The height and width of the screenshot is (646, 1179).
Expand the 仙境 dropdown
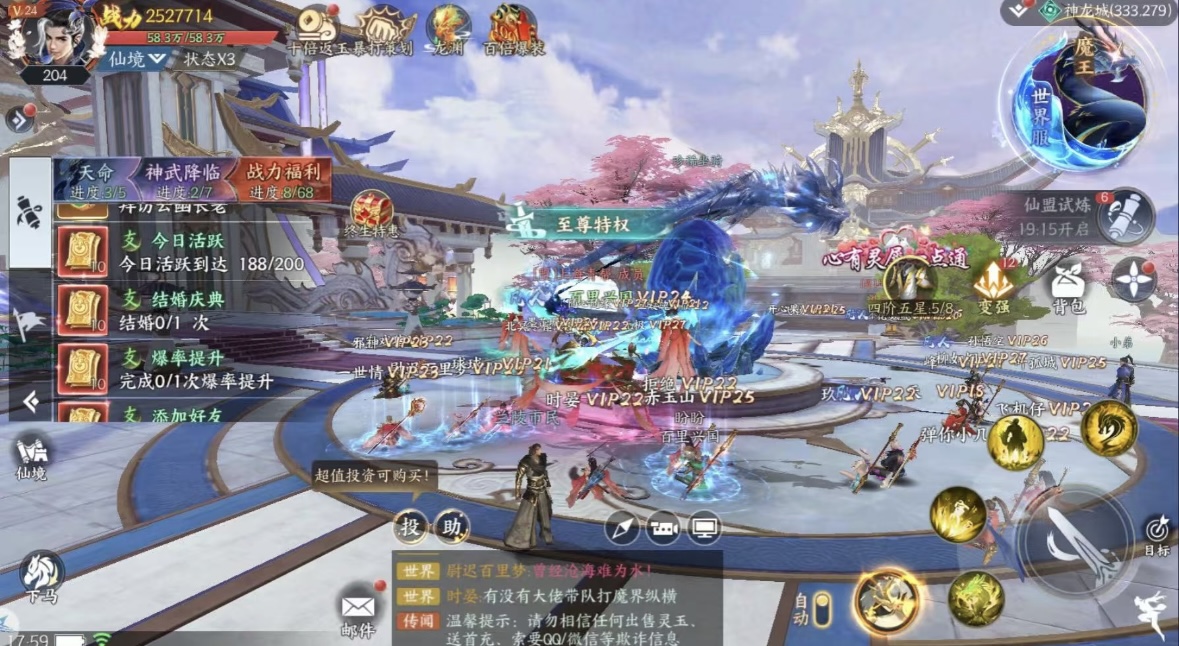(137, 59)
